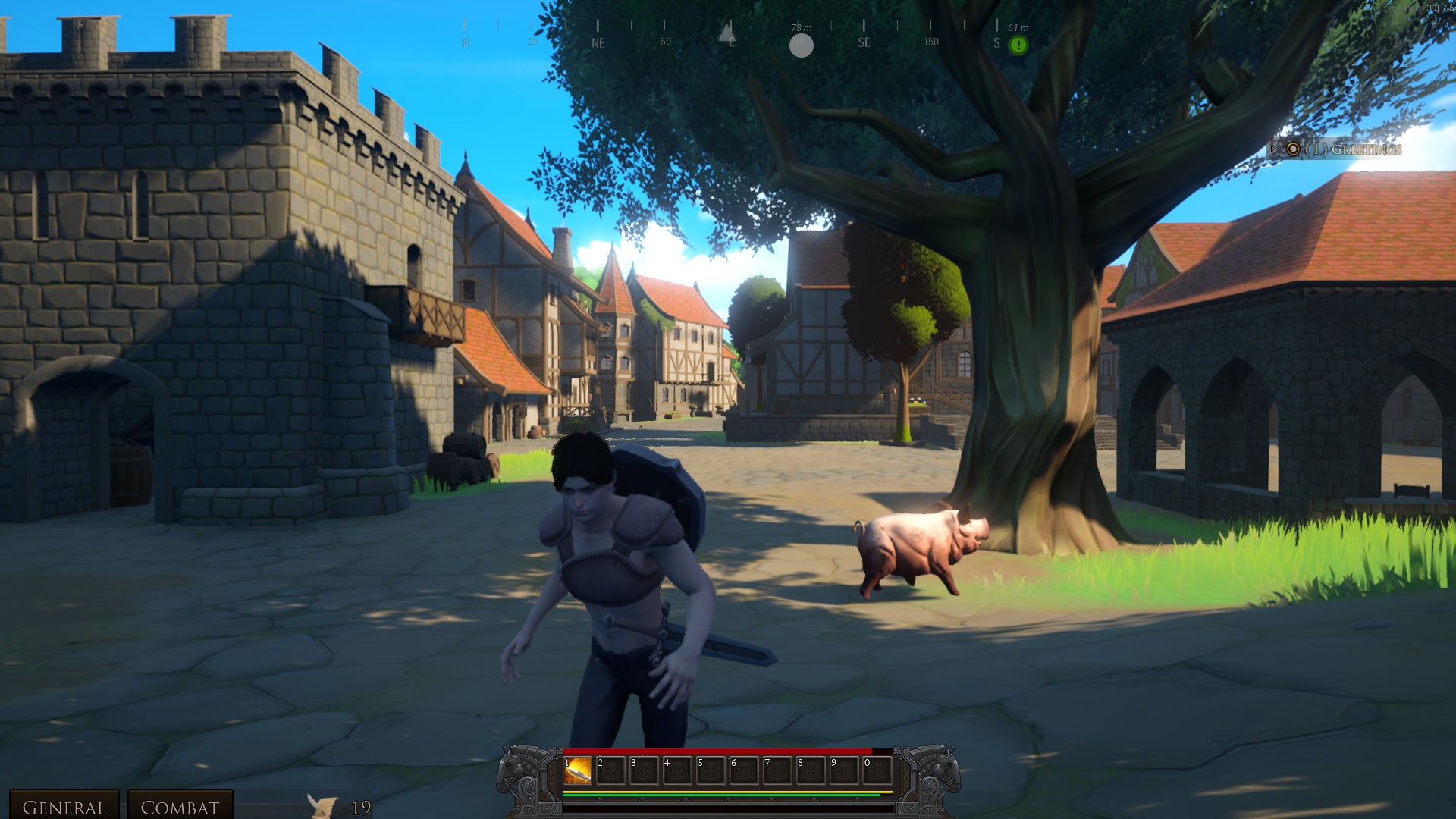
Task: Expand the Greetings quest arrow
Action: 1273,149
